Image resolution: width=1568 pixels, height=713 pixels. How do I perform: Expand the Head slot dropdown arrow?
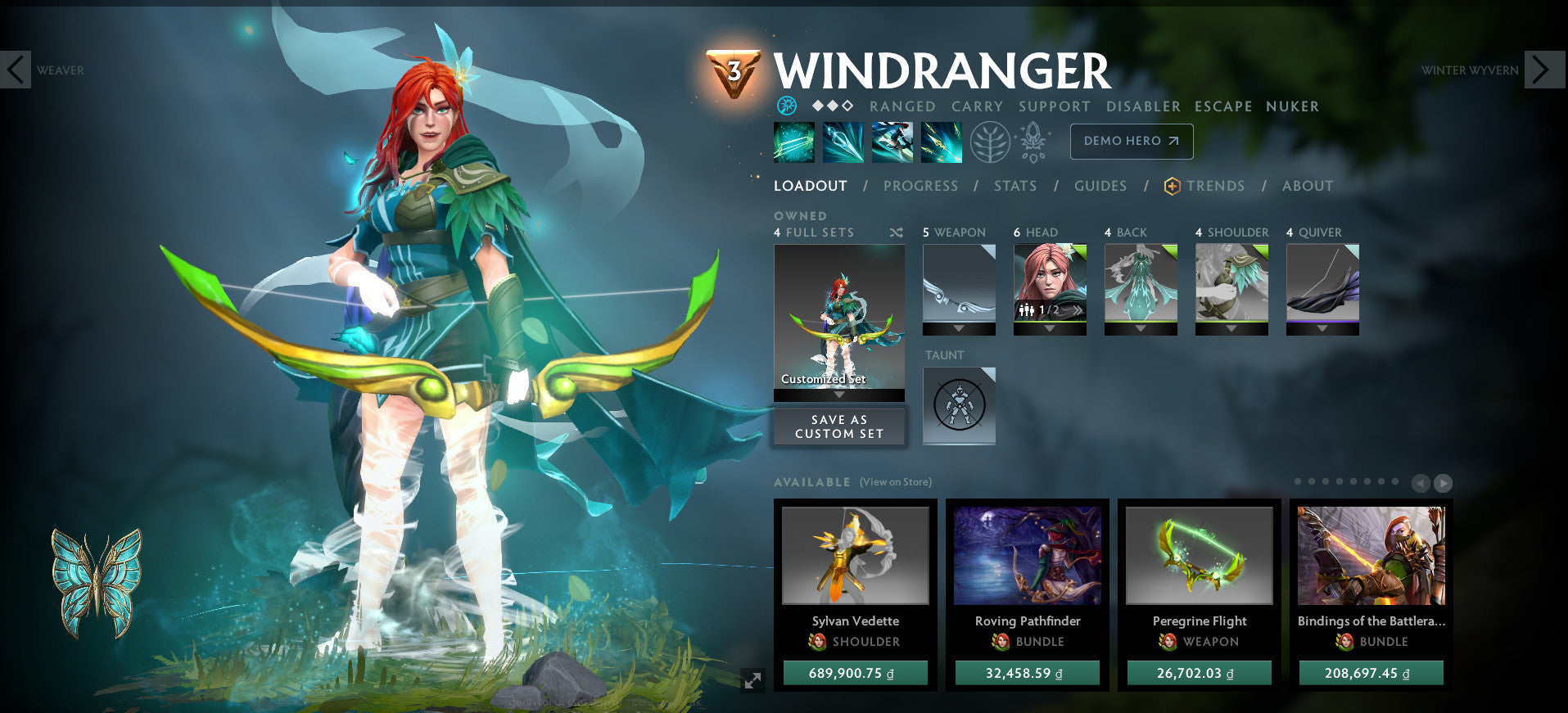click(1049, 330)
